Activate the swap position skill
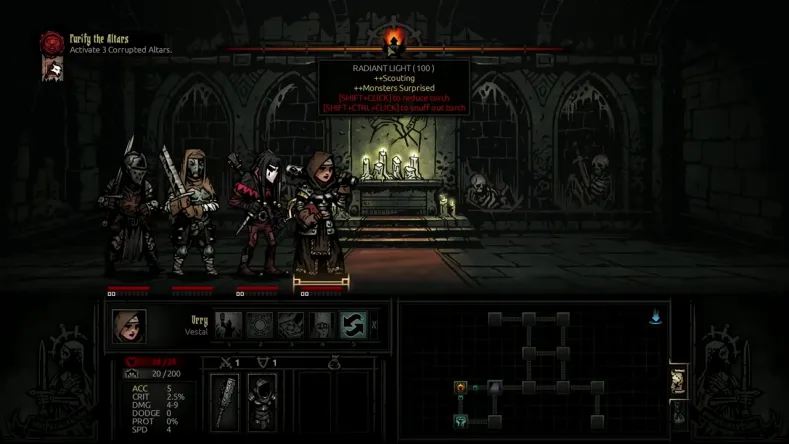This screenshot has height=444, width=789. pyautogui.click(x=352, y=325)
